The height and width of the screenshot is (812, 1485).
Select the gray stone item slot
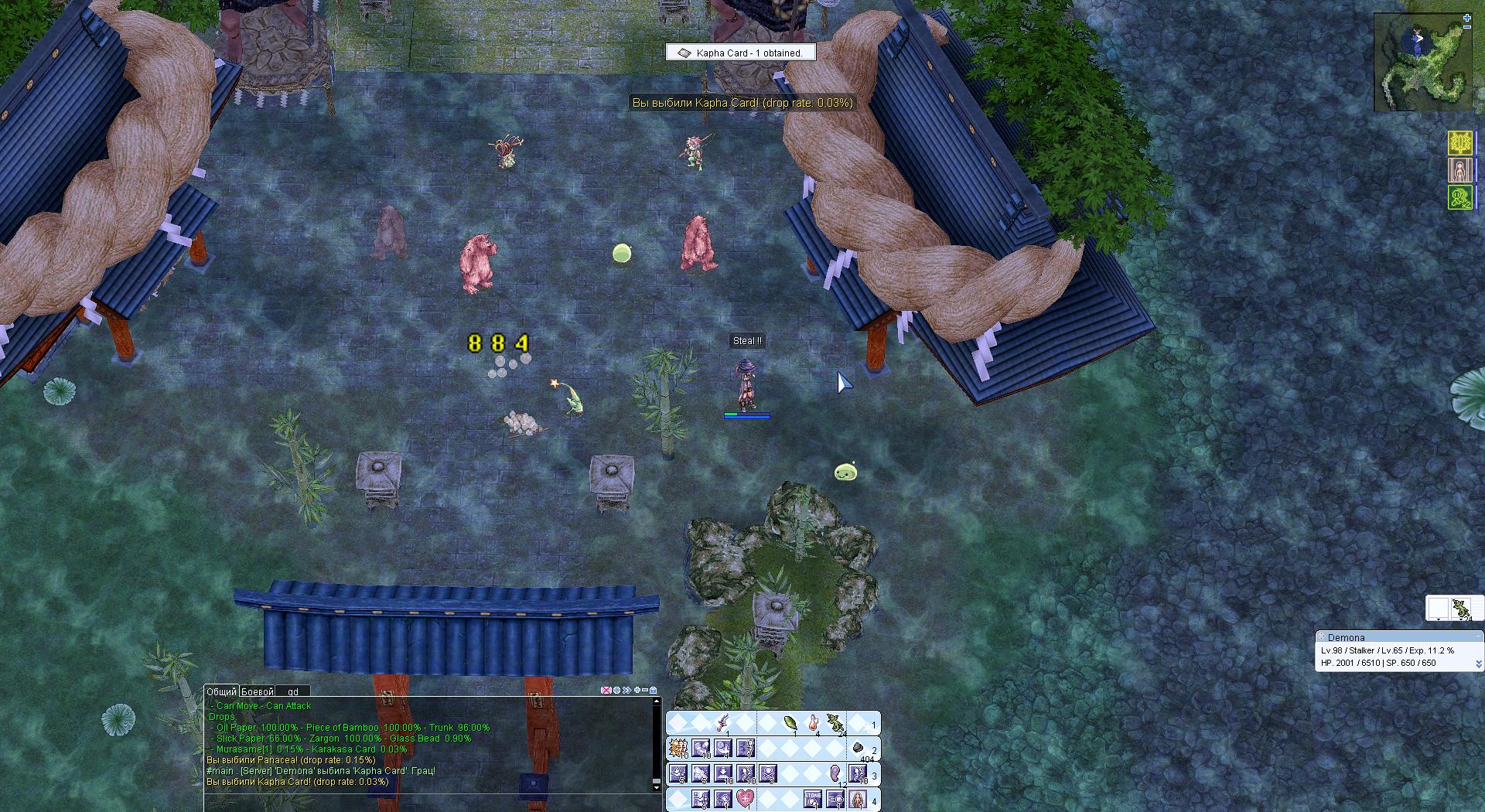pyautogui.click(x=858, y=748)
